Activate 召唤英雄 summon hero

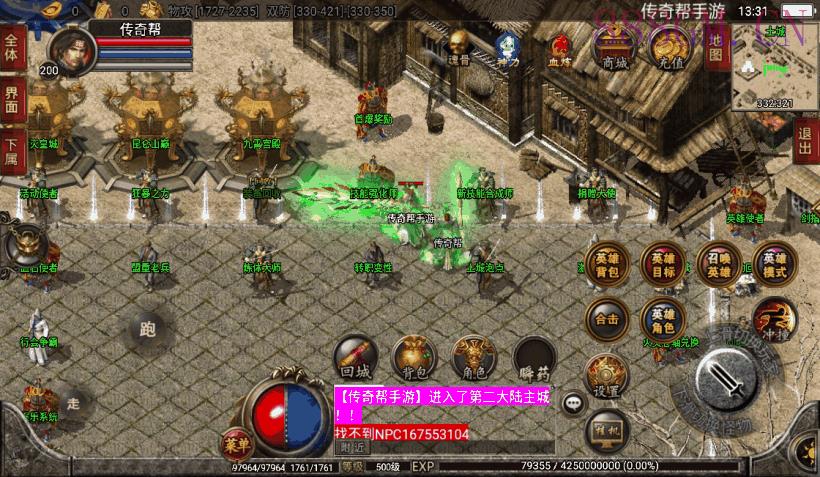(720, 261)
